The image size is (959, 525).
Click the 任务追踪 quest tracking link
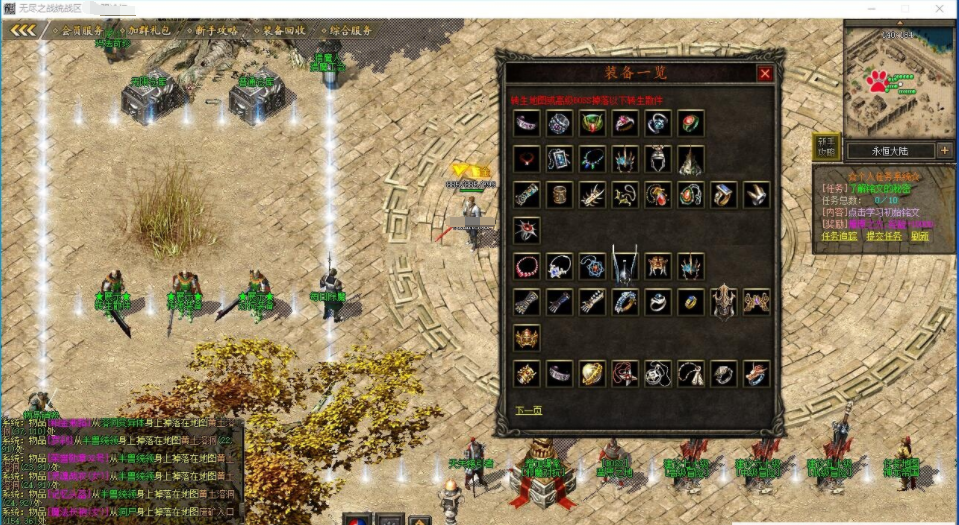click(838, 237)
